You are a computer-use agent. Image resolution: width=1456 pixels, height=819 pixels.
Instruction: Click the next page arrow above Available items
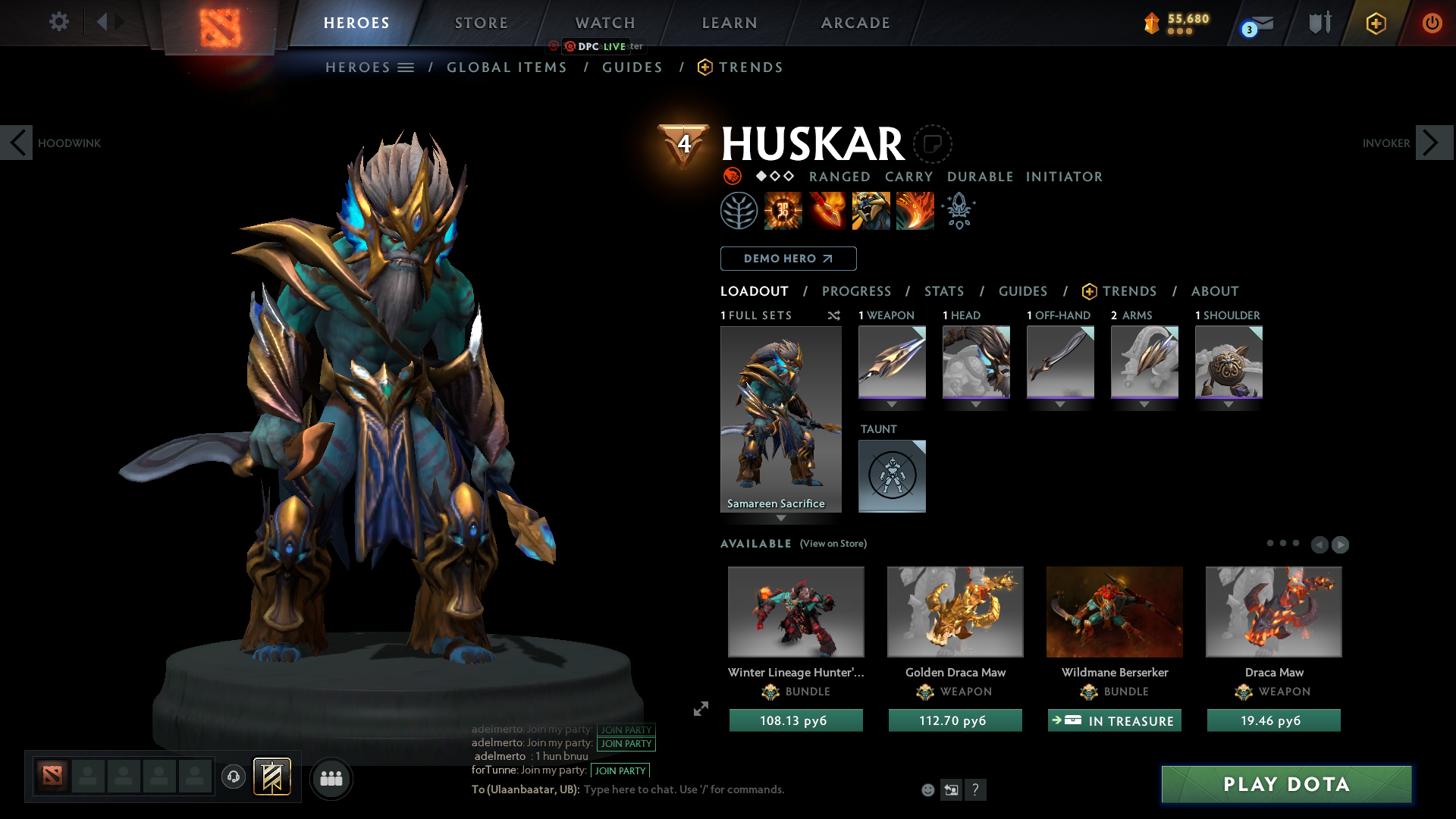(1341, 544)
